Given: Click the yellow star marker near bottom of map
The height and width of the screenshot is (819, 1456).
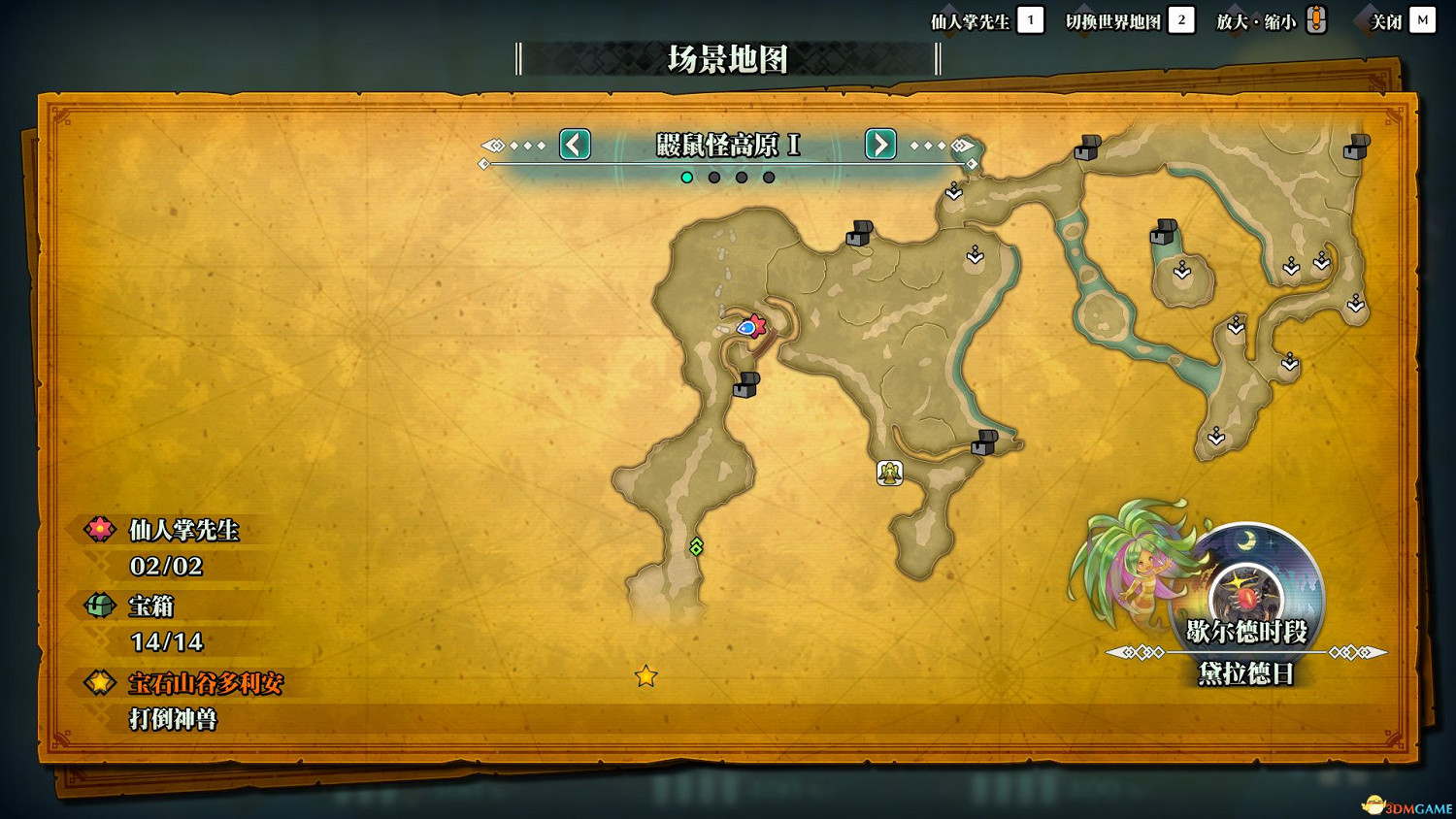Looking at the screenshot, I should coord(647,676).
